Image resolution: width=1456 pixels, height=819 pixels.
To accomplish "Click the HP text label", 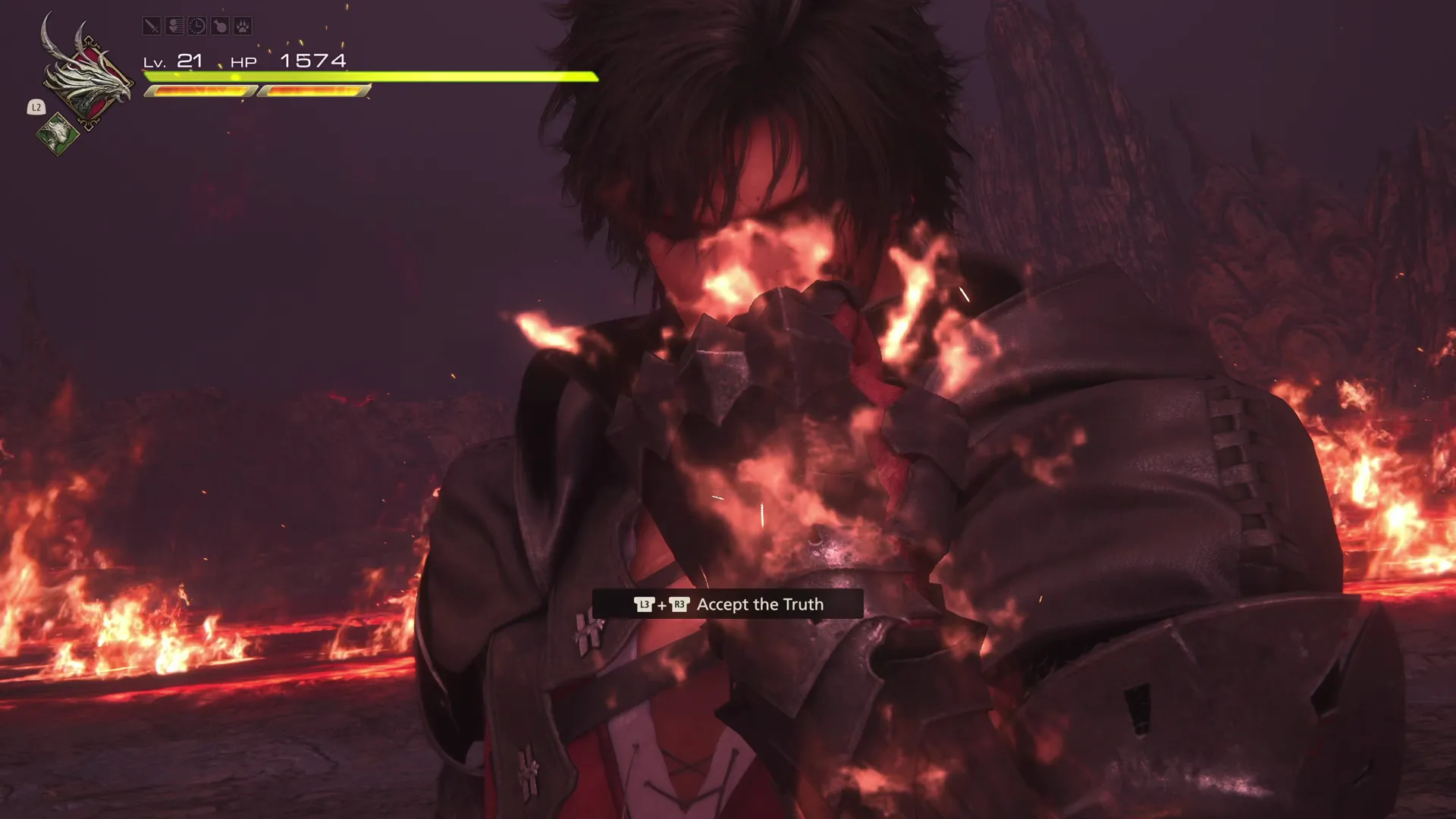I will click(x=243, y=62).
